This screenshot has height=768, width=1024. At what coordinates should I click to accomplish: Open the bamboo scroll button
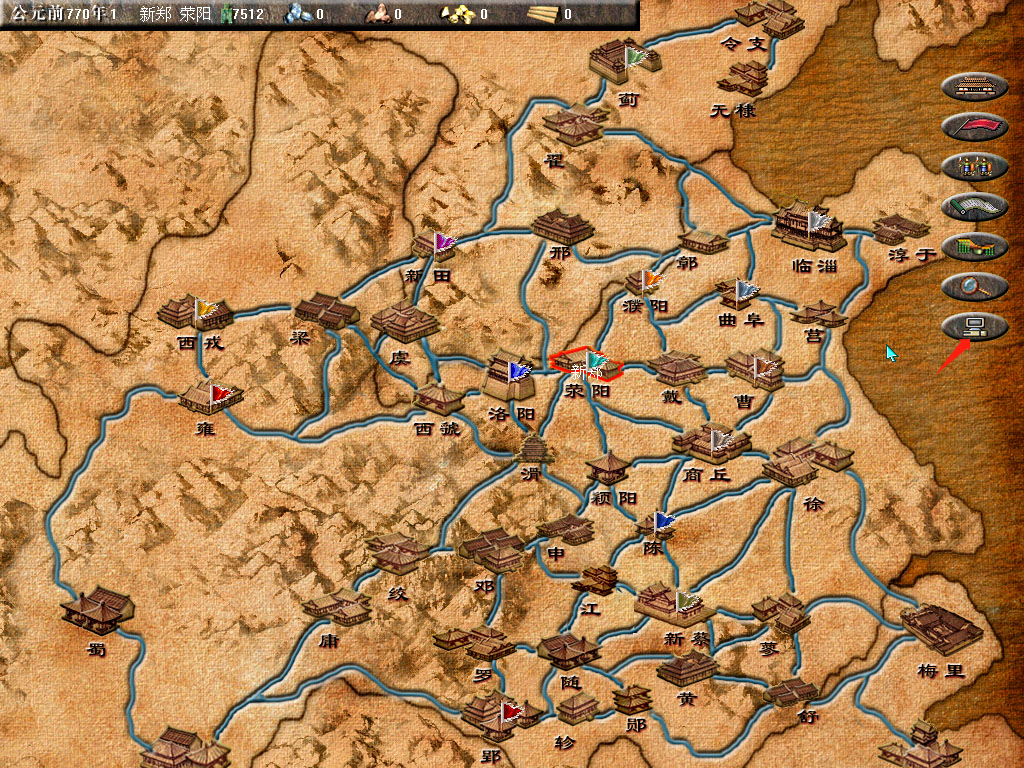pyautogui.click(x=974, y=206)
